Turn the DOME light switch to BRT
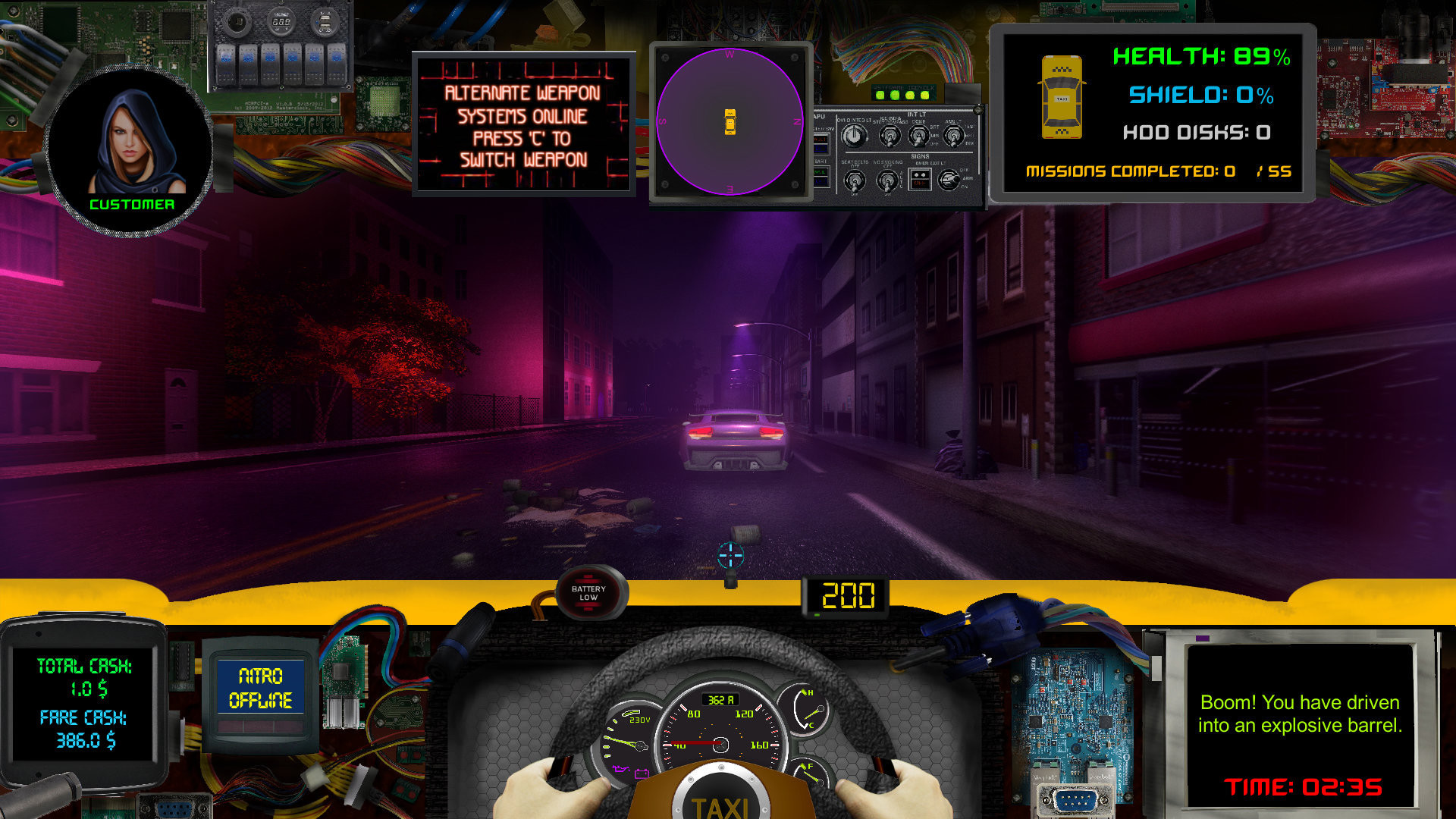Screen dimensions: 1456x819 click(x=919, y=136)
